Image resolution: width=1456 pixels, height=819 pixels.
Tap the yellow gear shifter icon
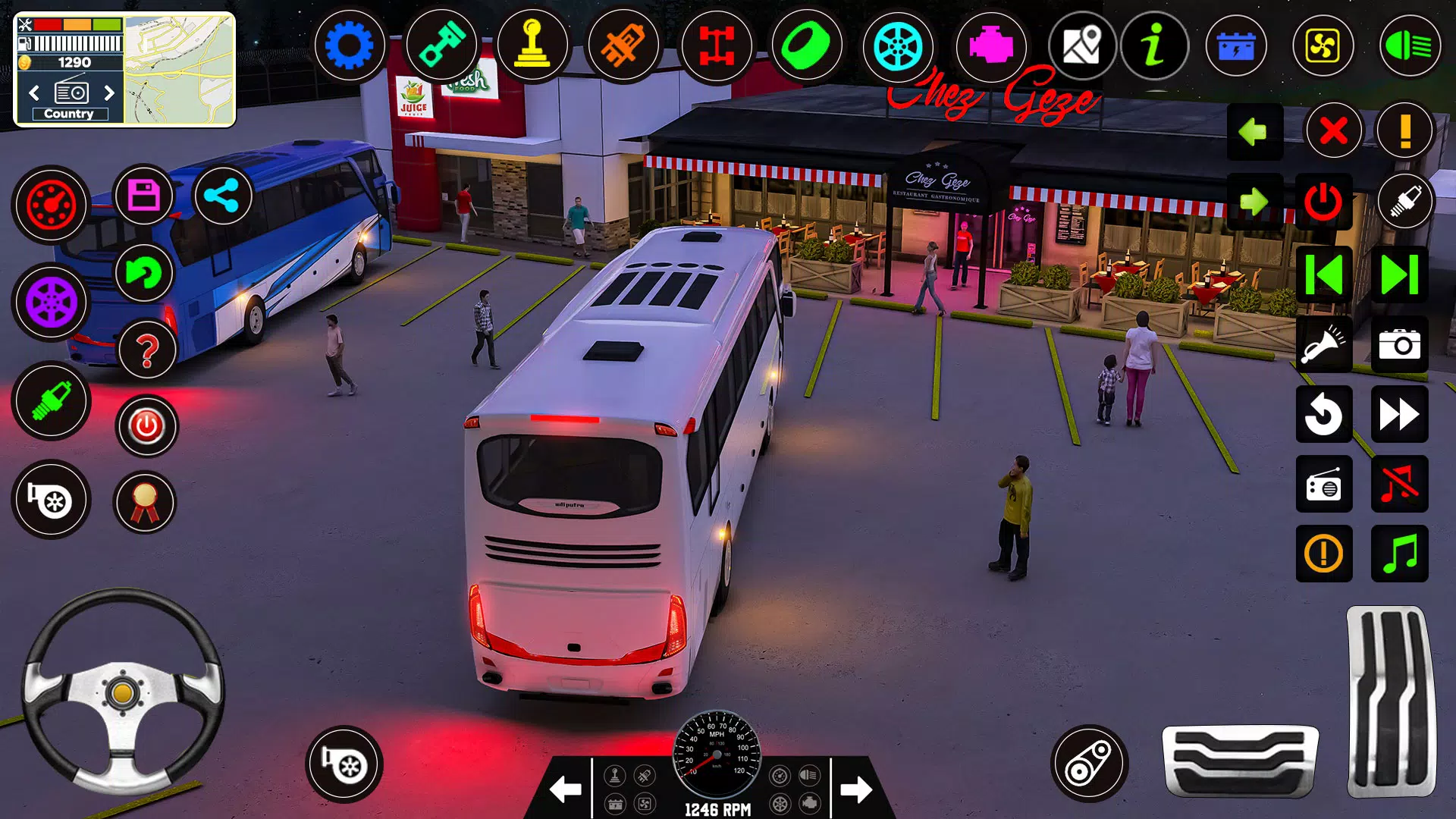532,46
